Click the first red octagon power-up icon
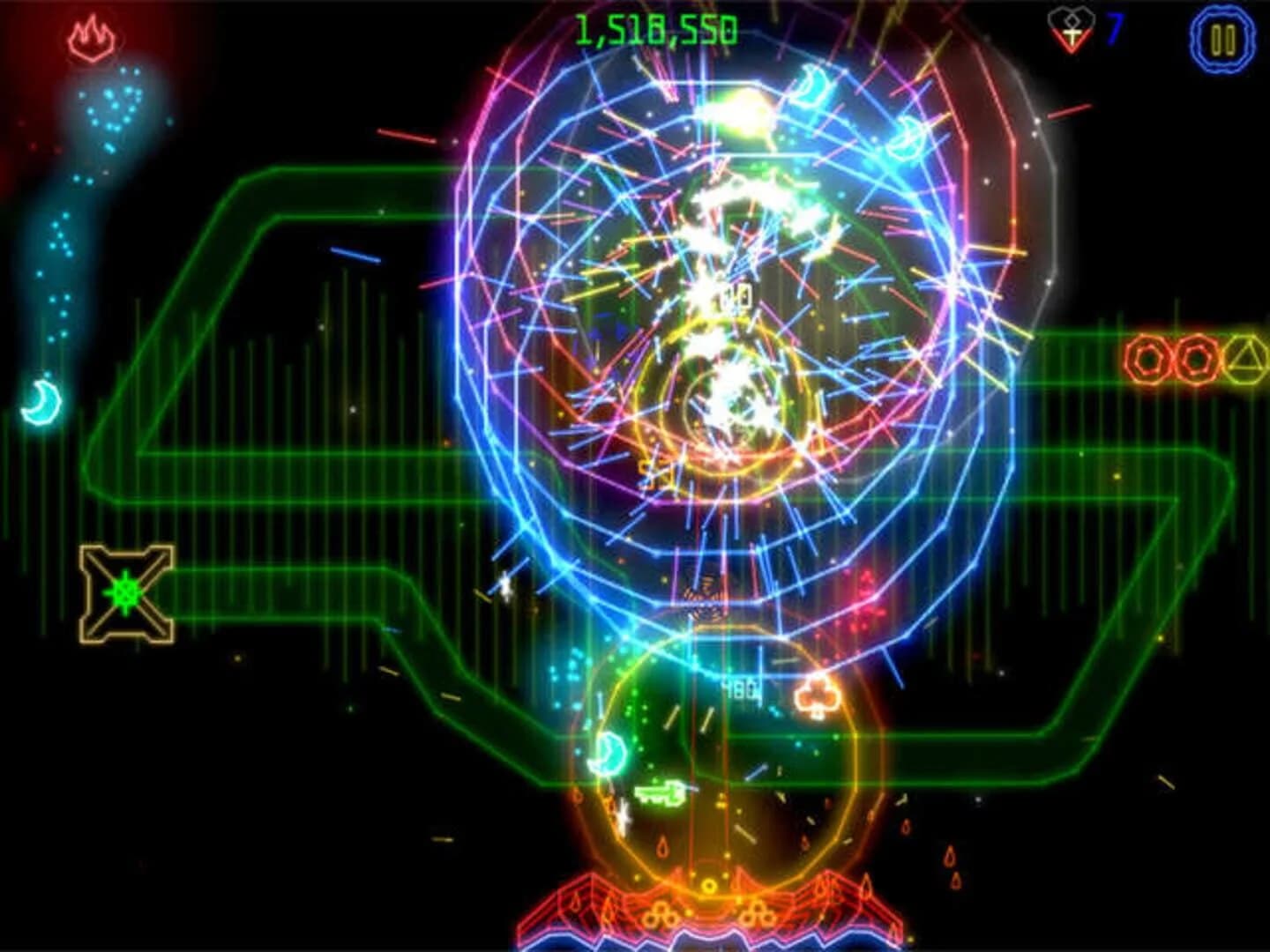1270x952 pixels. click(1144, 357)
